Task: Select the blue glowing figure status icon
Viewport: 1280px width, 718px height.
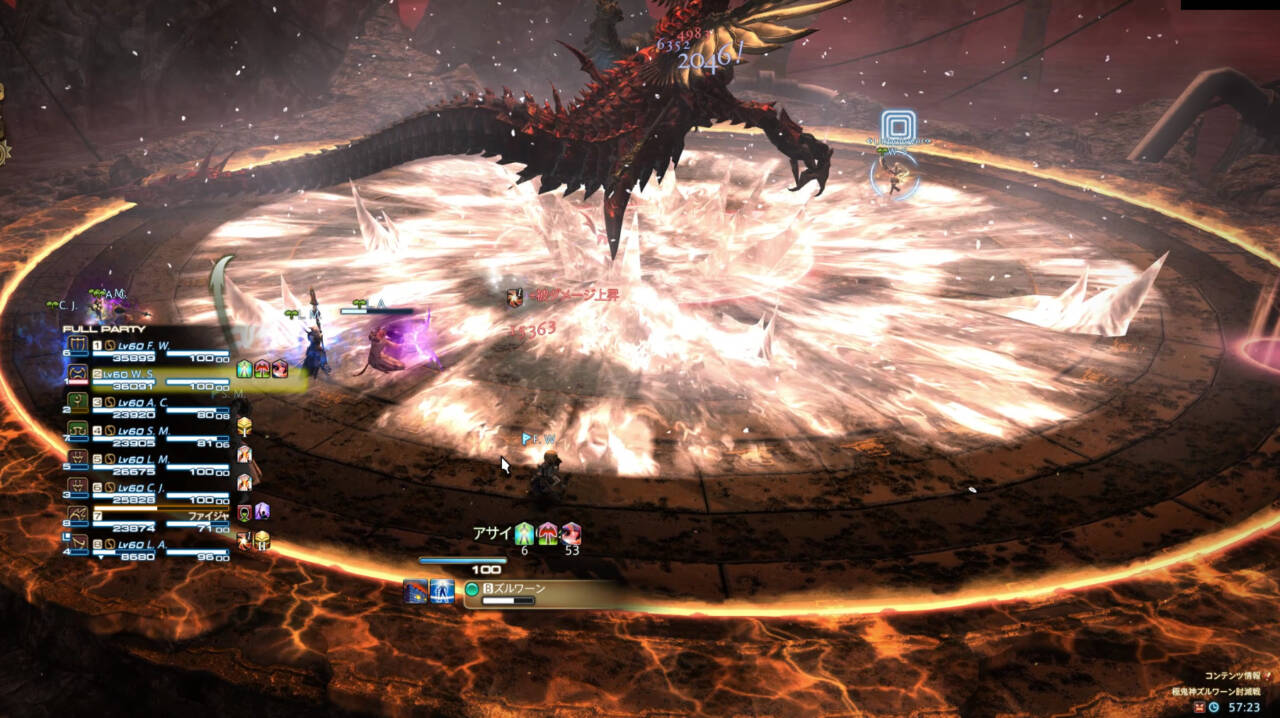Action: click(442, 591)
